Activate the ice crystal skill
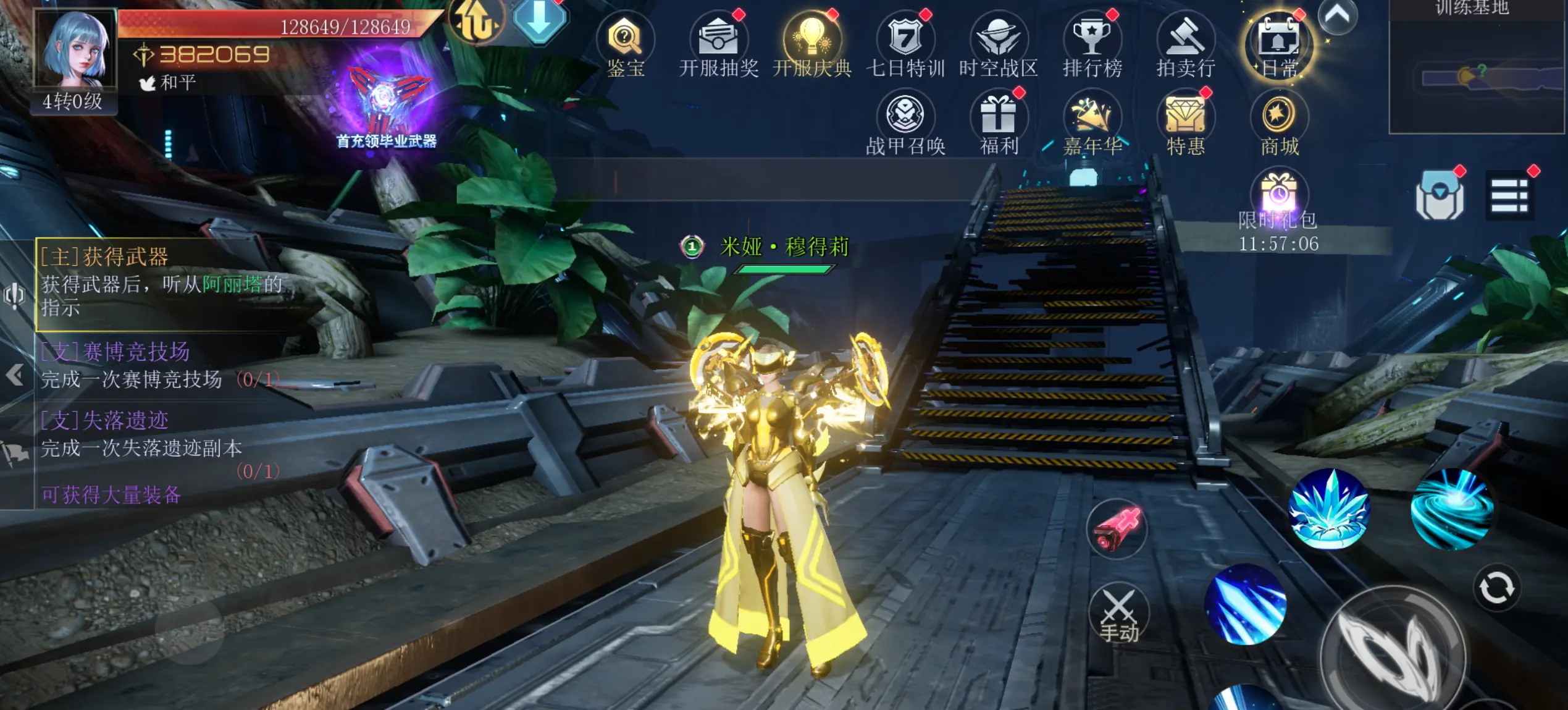 1330,510
